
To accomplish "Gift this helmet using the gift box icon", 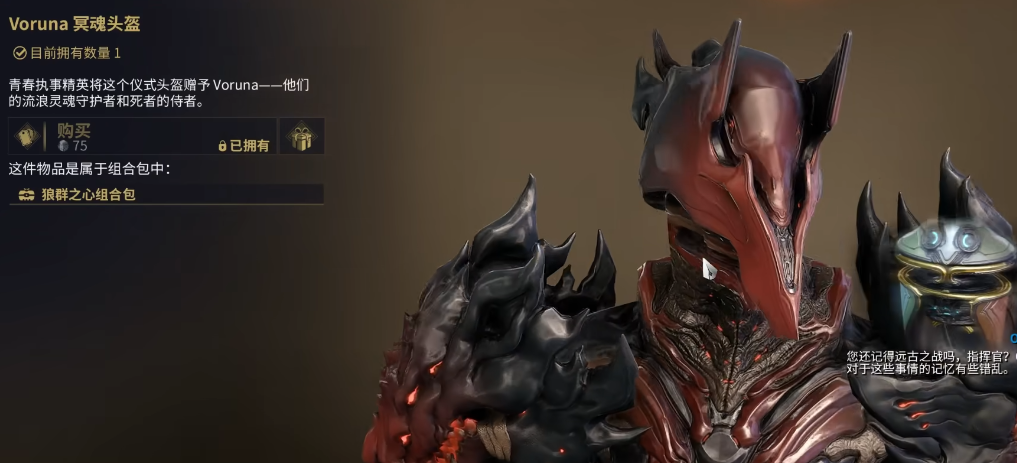I will coord(301,136).
